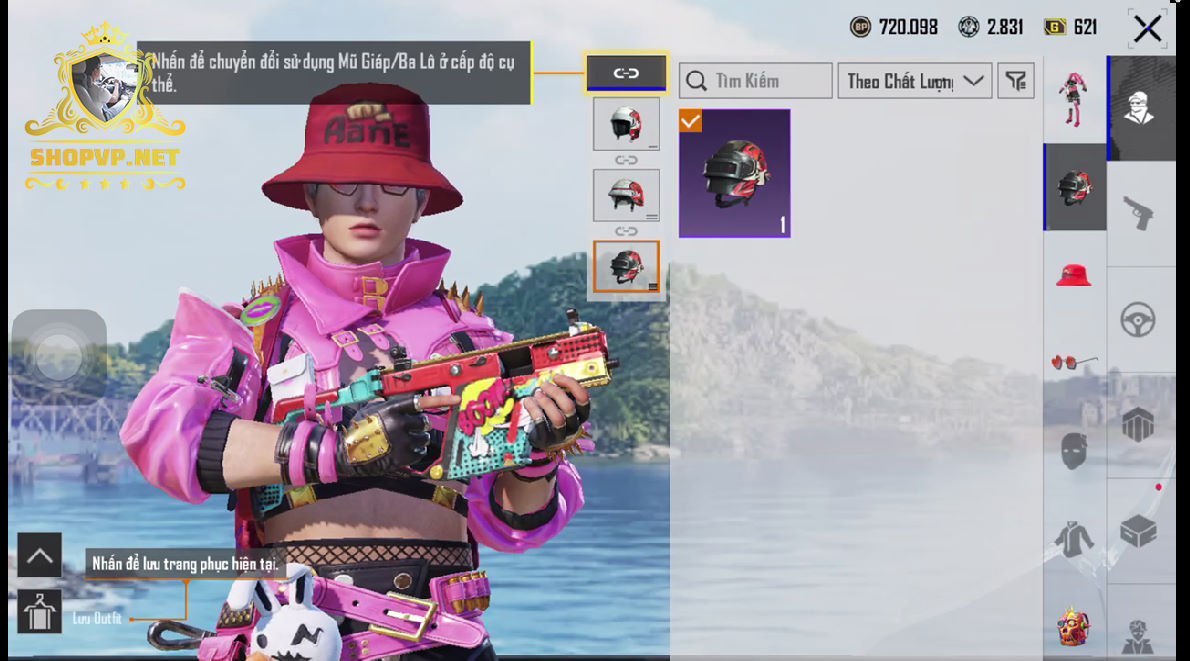
Task: Switch to the pistol weapons tab
Action: (1139, 212)
